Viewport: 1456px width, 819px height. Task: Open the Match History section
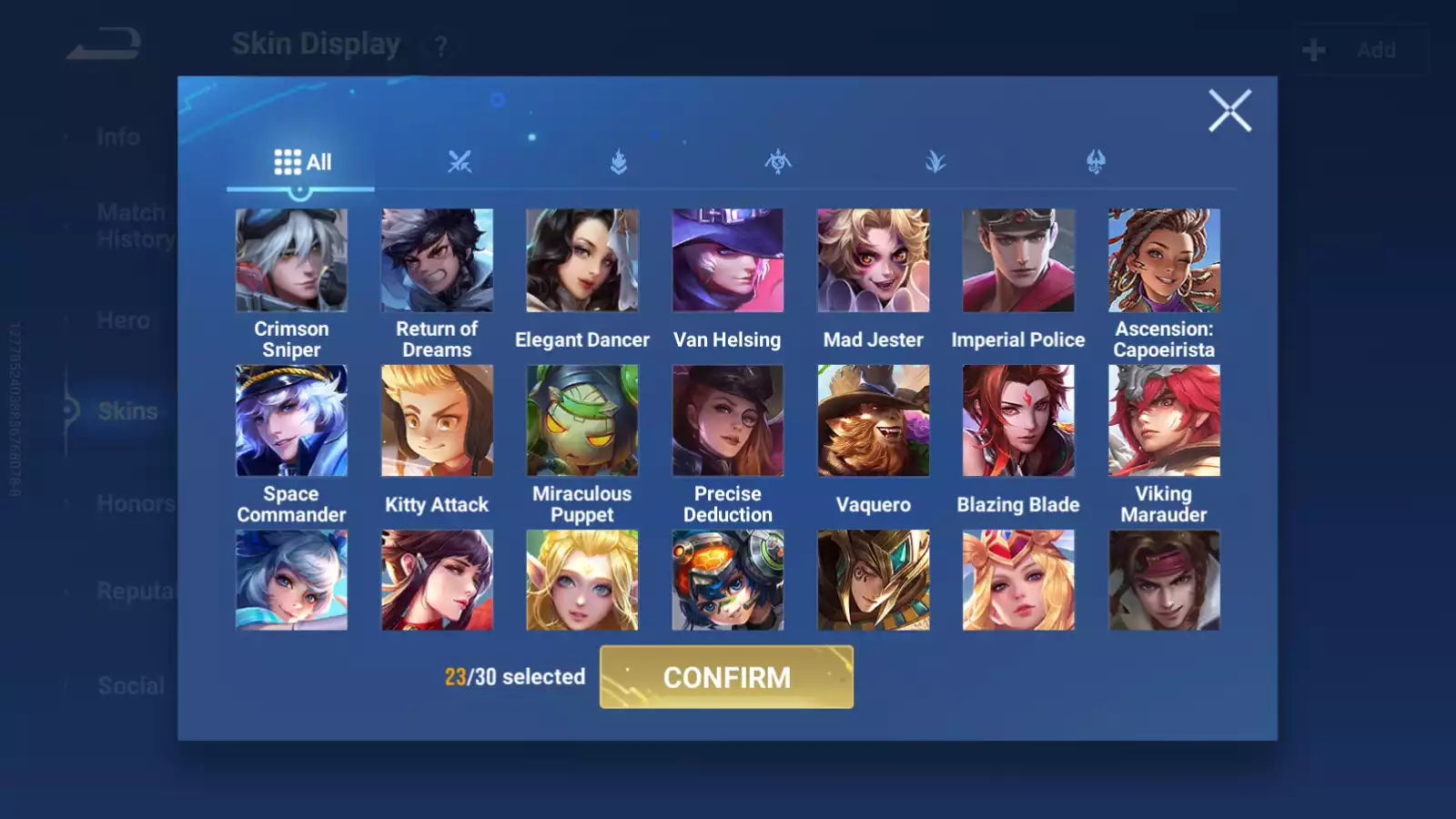(130, 225)
